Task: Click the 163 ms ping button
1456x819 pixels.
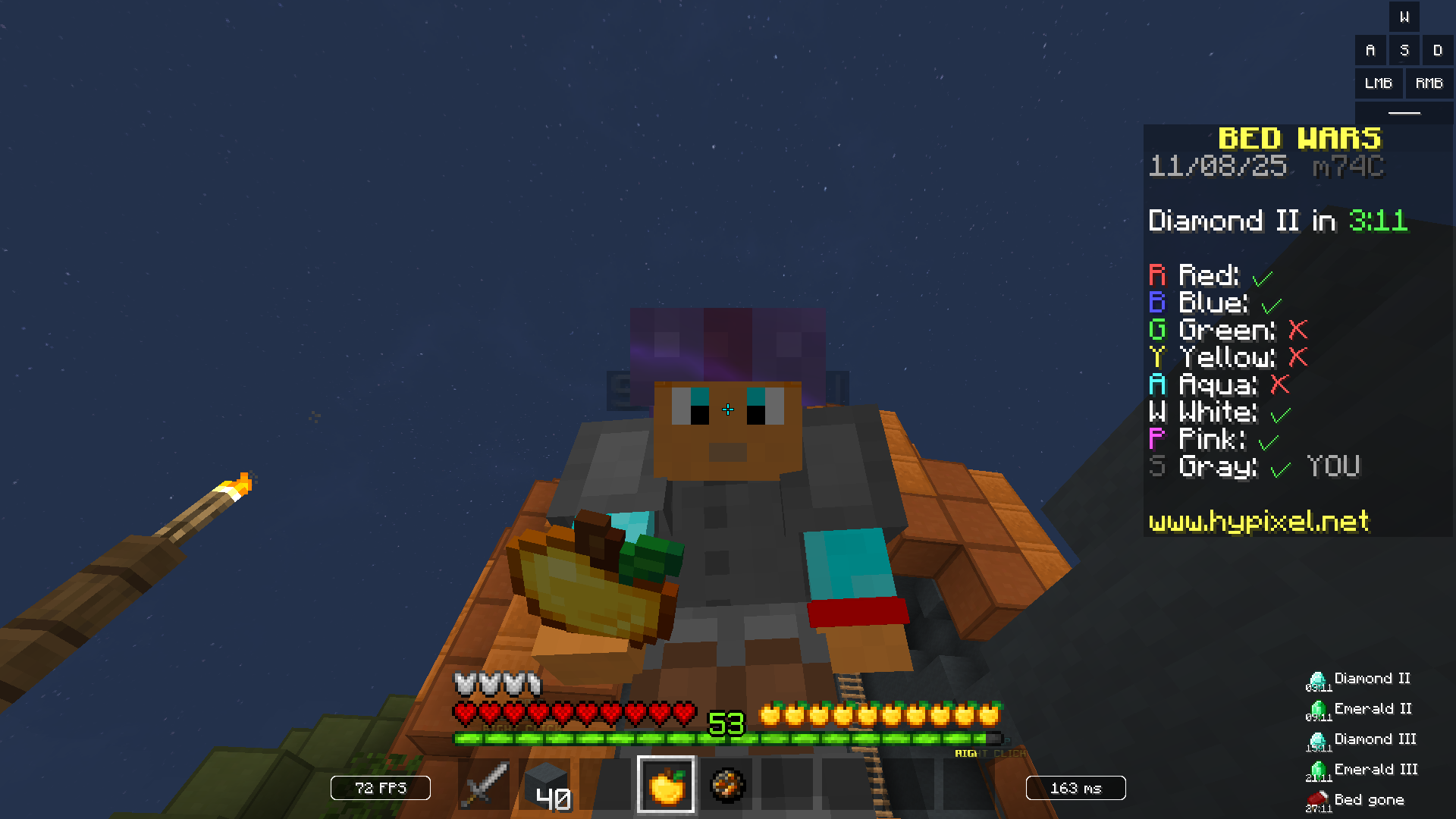Action: coord(1075,788)
